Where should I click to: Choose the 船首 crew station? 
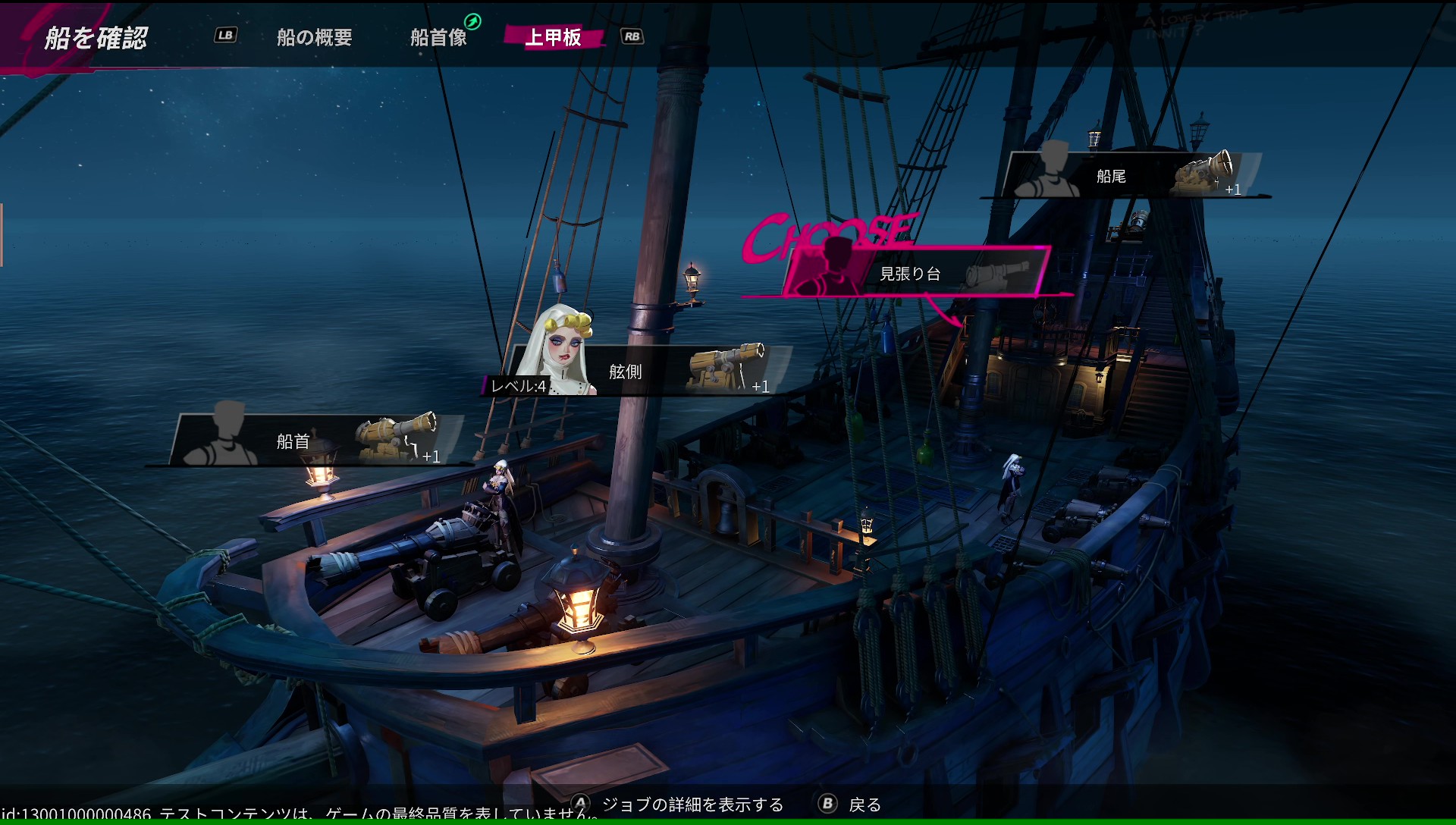tap(311, 441)
